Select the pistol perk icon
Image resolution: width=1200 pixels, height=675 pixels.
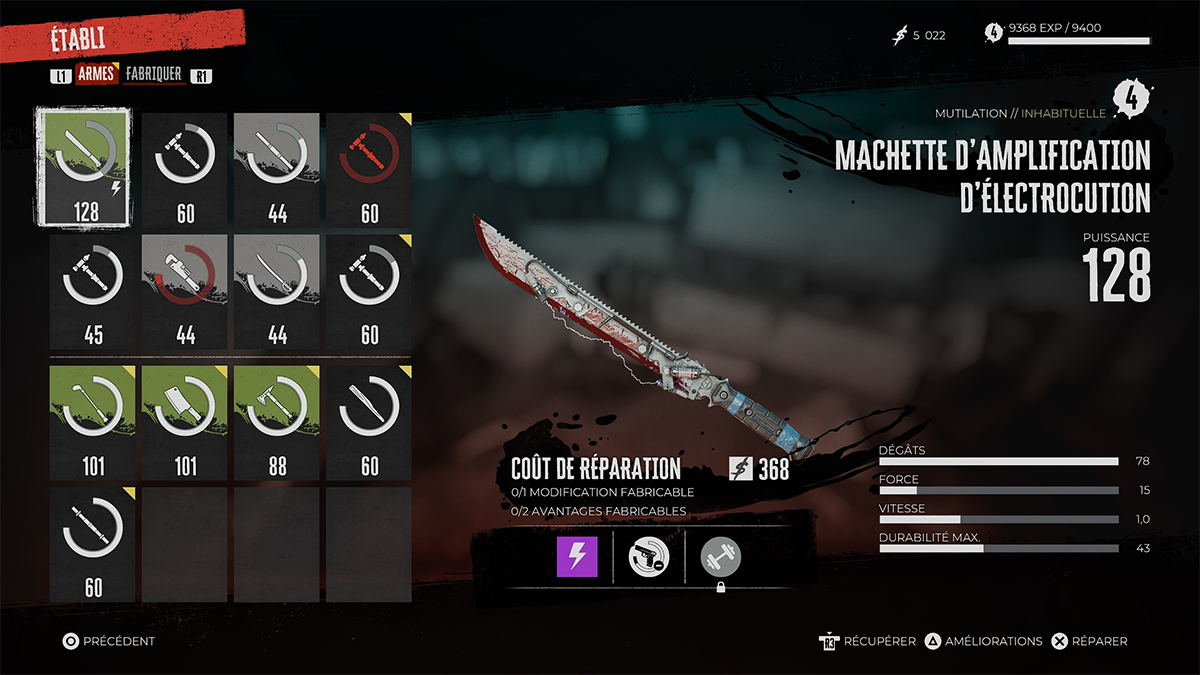[648, 557]
